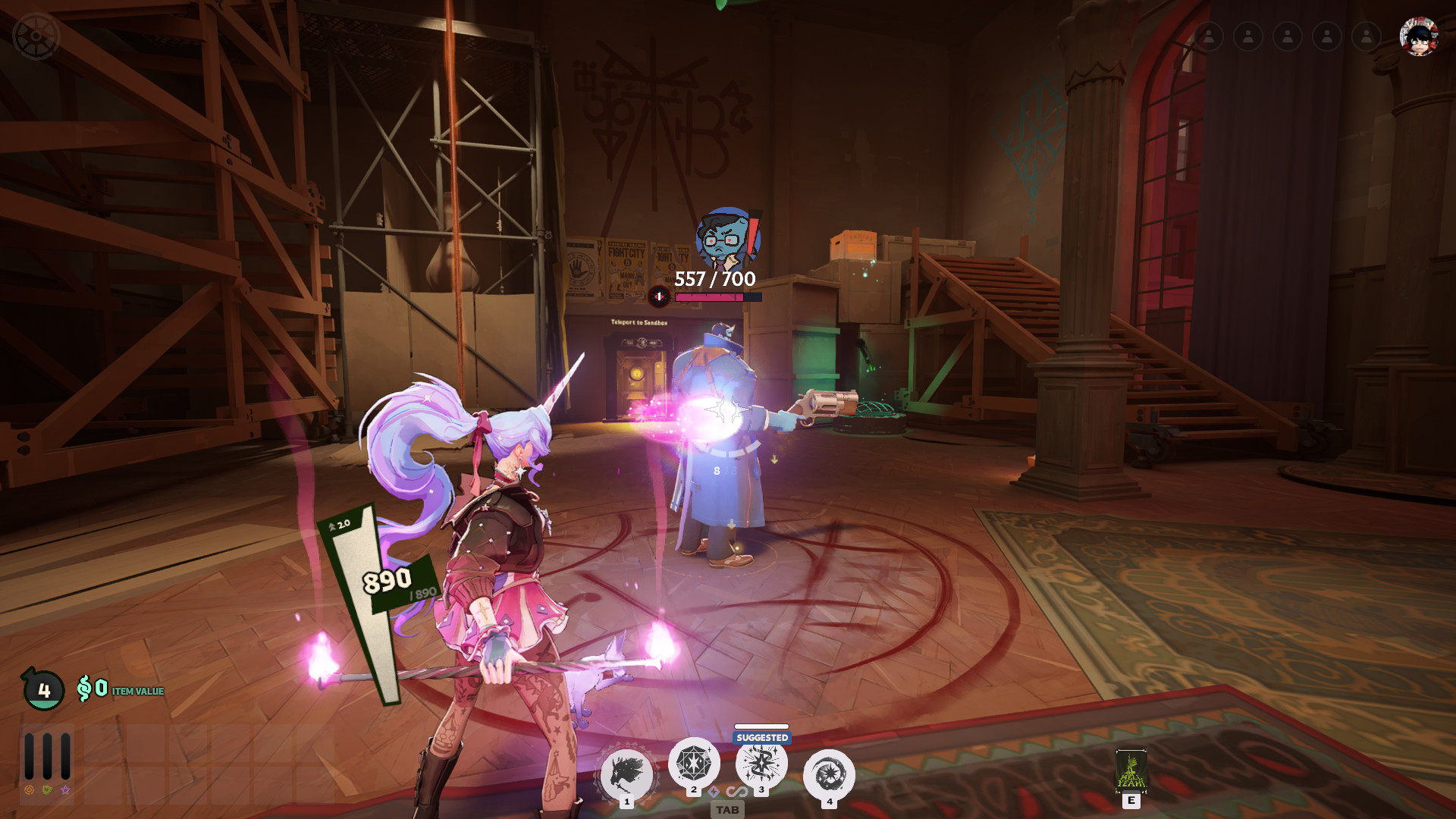This screenshot has height=819, width=1456.
Task: Use the suggested starburst ribbon ability
Action: point(761,763)
